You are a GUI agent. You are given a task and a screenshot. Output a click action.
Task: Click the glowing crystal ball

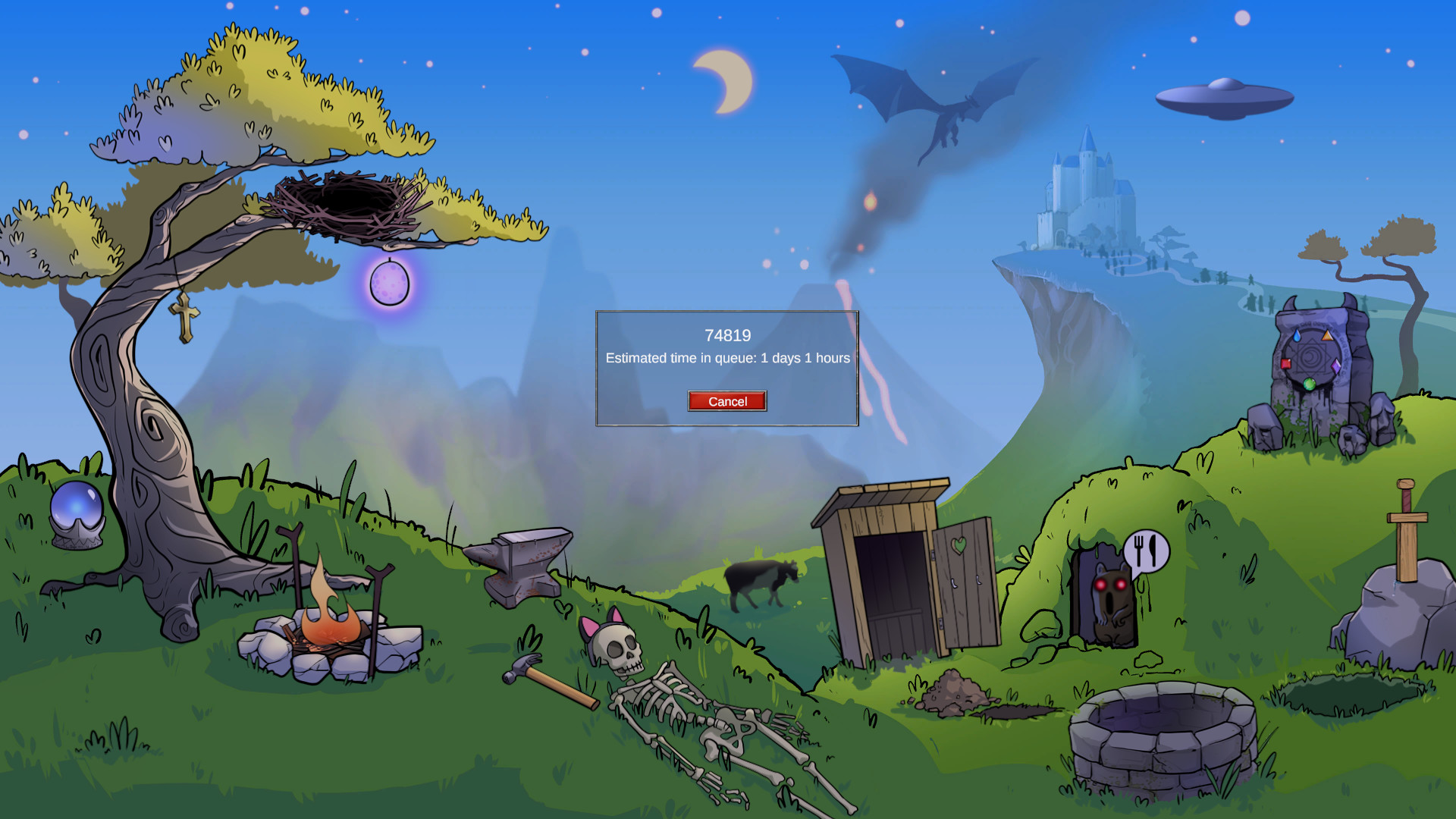pos(76,507)
